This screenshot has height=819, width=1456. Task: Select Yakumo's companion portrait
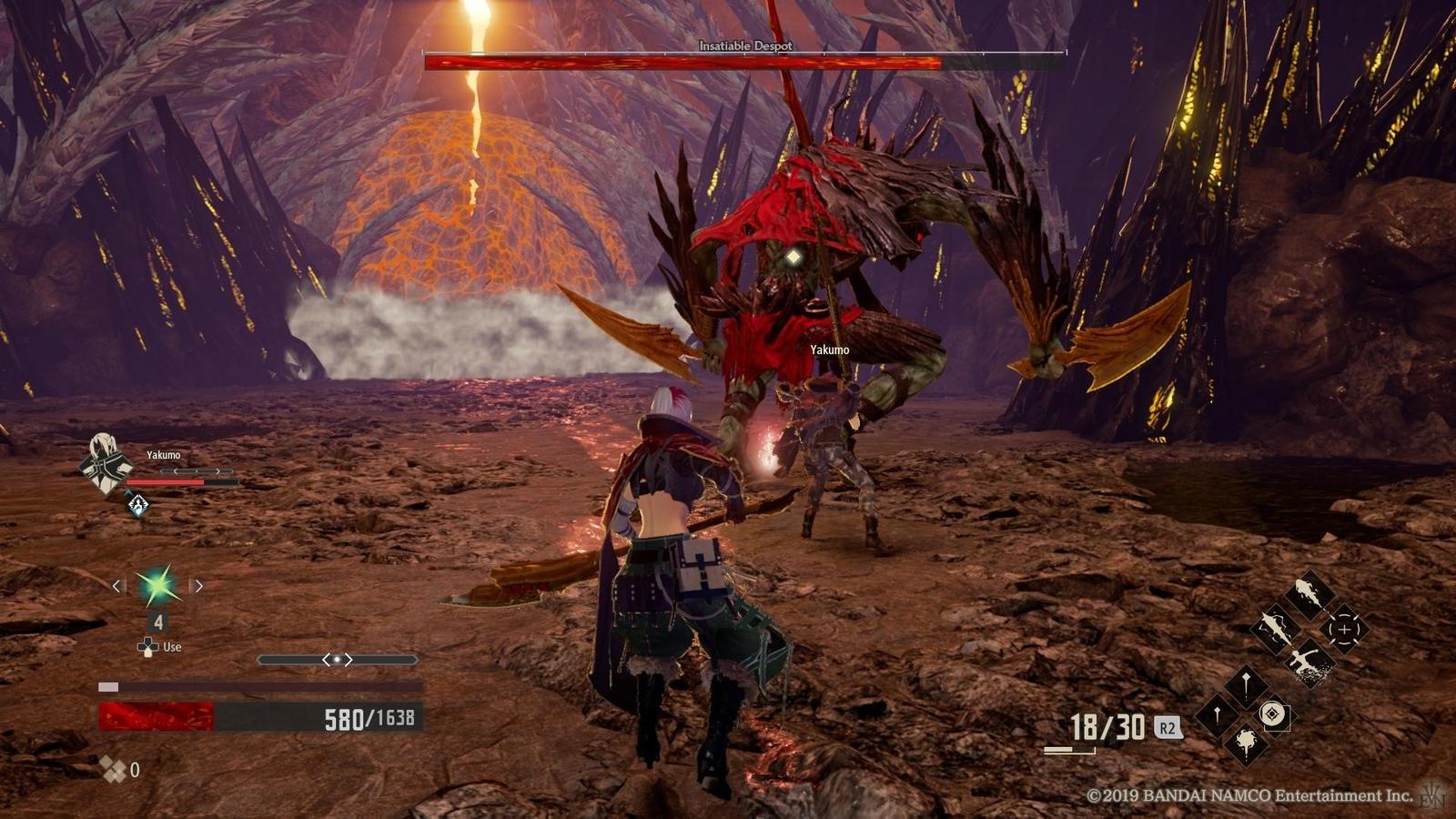pyautogui.click(x=104, y=462)
